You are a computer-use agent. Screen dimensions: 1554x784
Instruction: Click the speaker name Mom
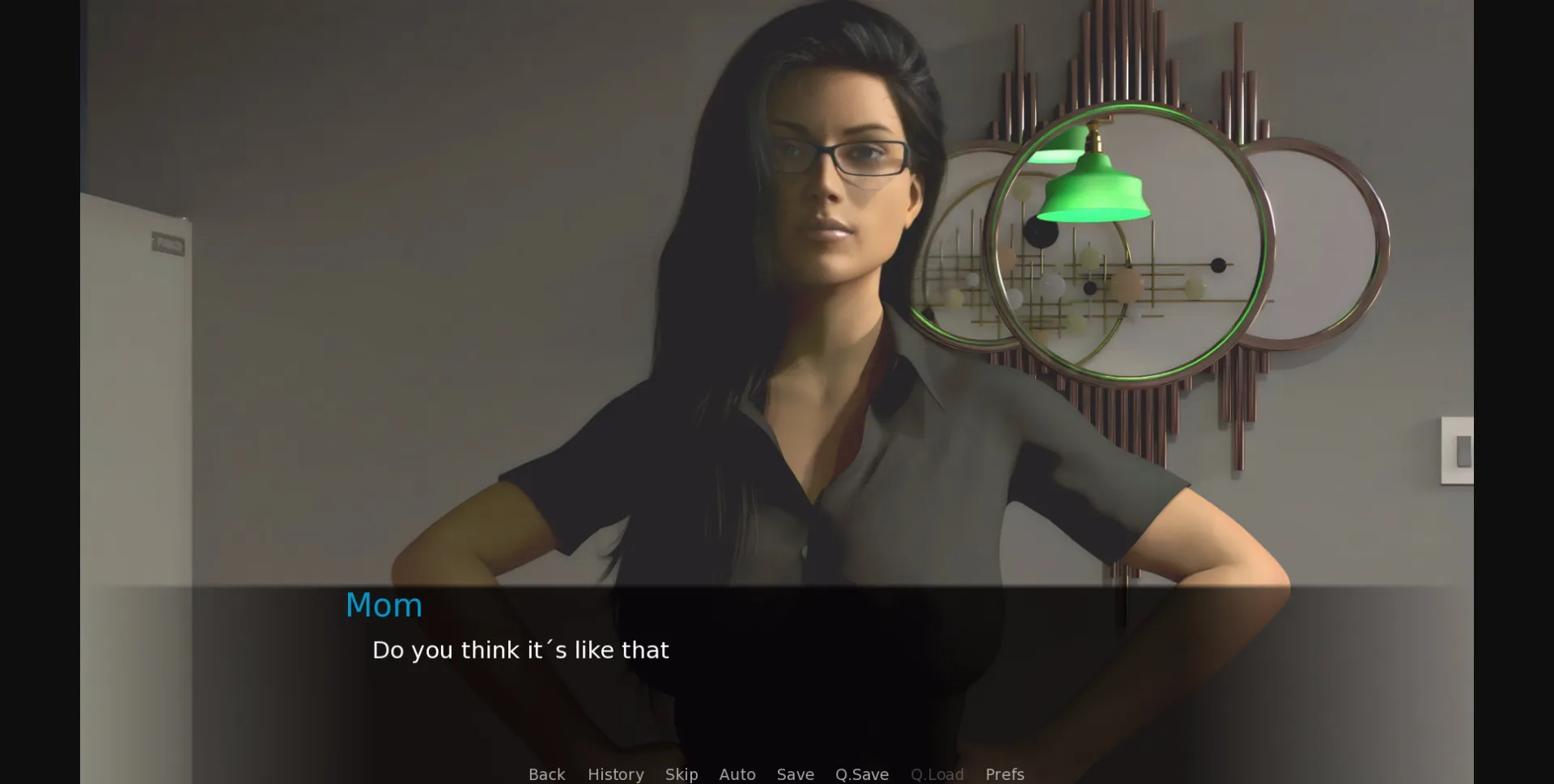(384, 604)
